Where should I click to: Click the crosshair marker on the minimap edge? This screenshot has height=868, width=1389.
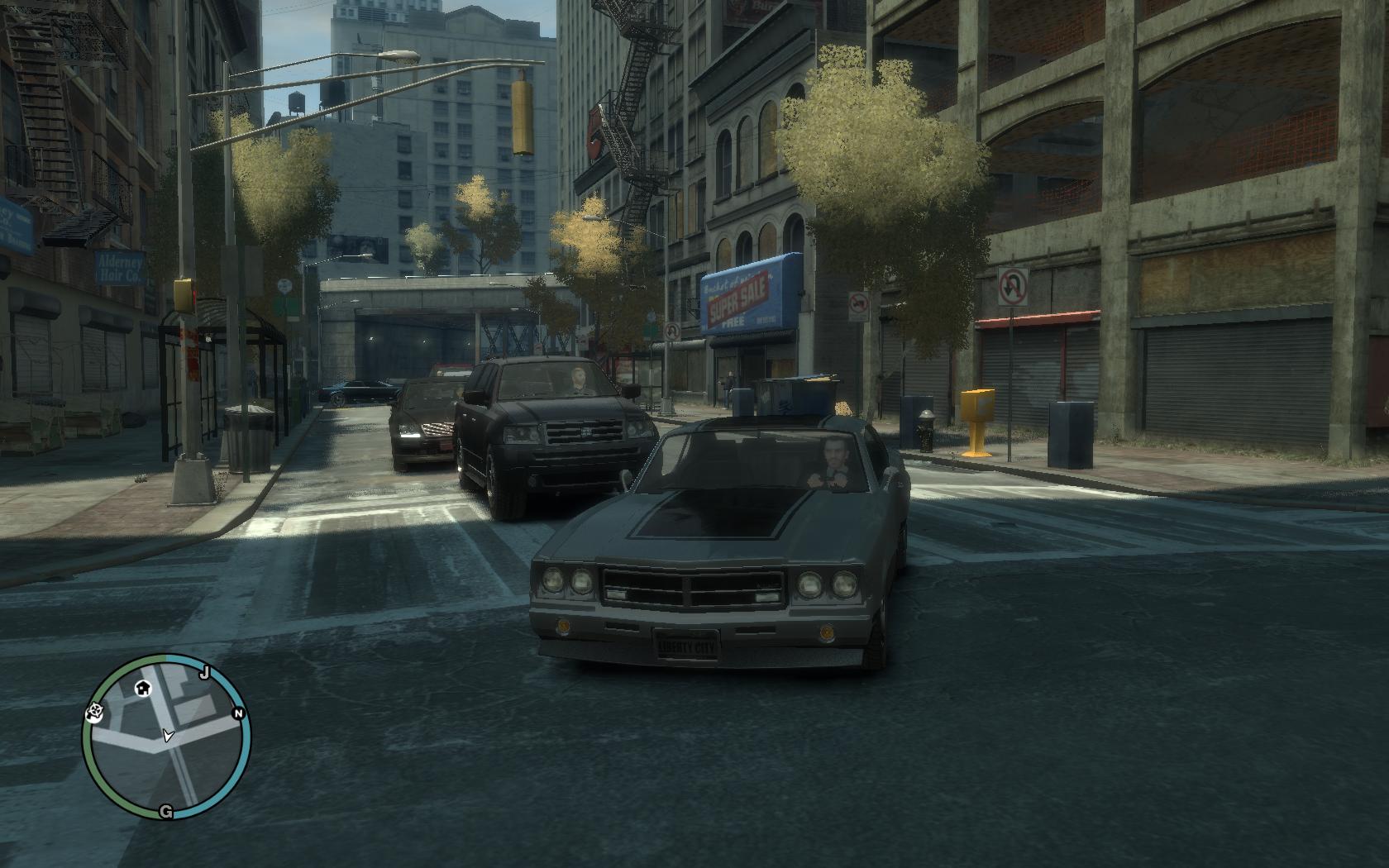pyautogui.click(x=93, y=713)
